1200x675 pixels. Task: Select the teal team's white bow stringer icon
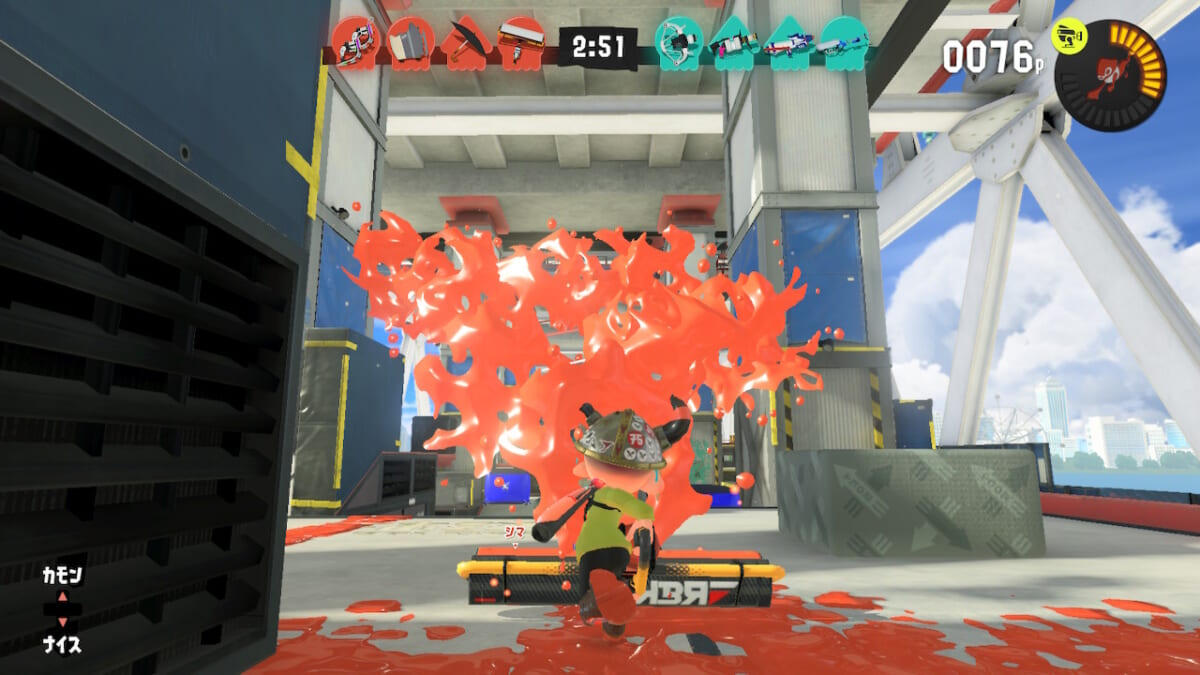(x=679, y=42)
